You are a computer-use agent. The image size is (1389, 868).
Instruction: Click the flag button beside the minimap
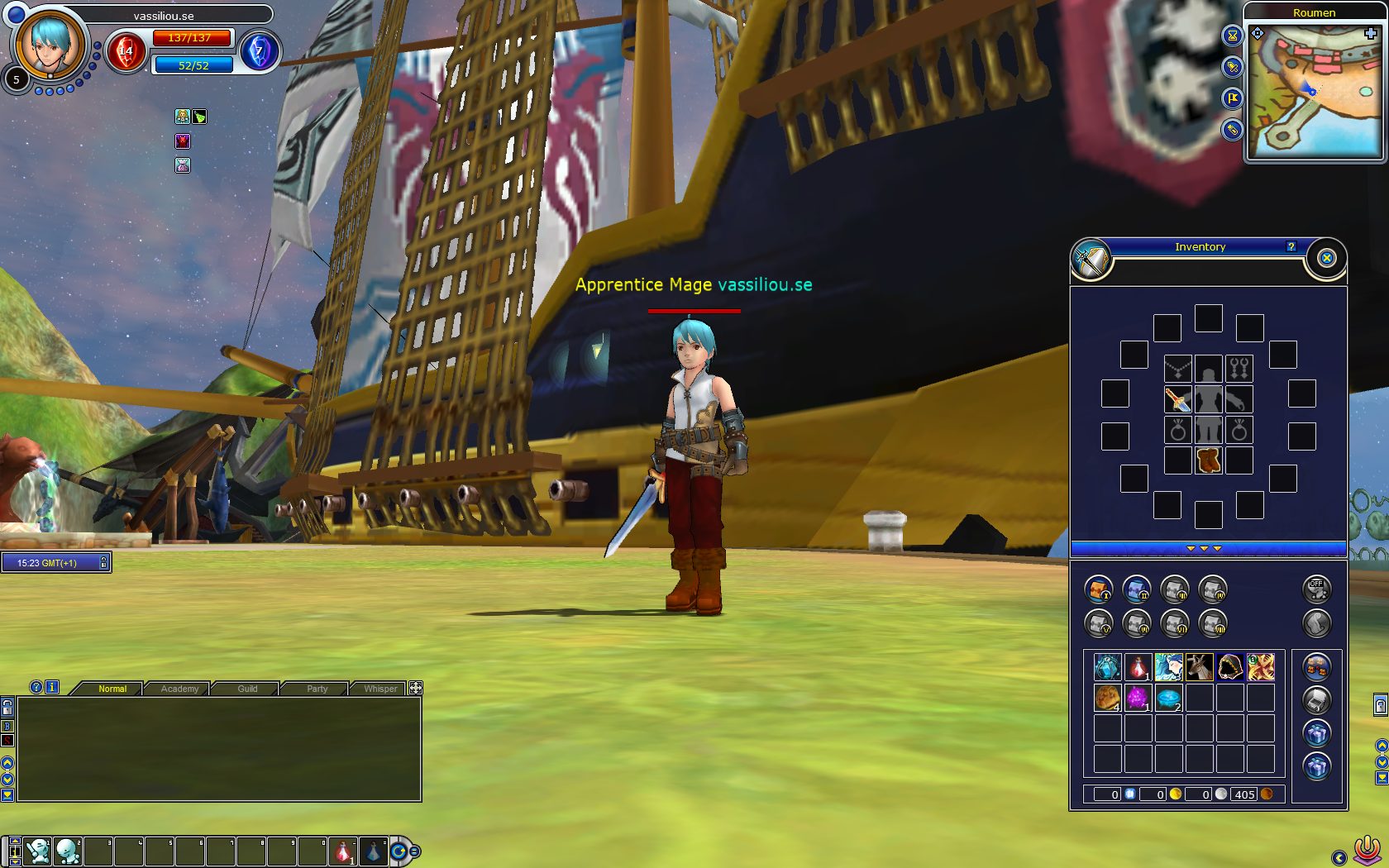(1233, 98)
